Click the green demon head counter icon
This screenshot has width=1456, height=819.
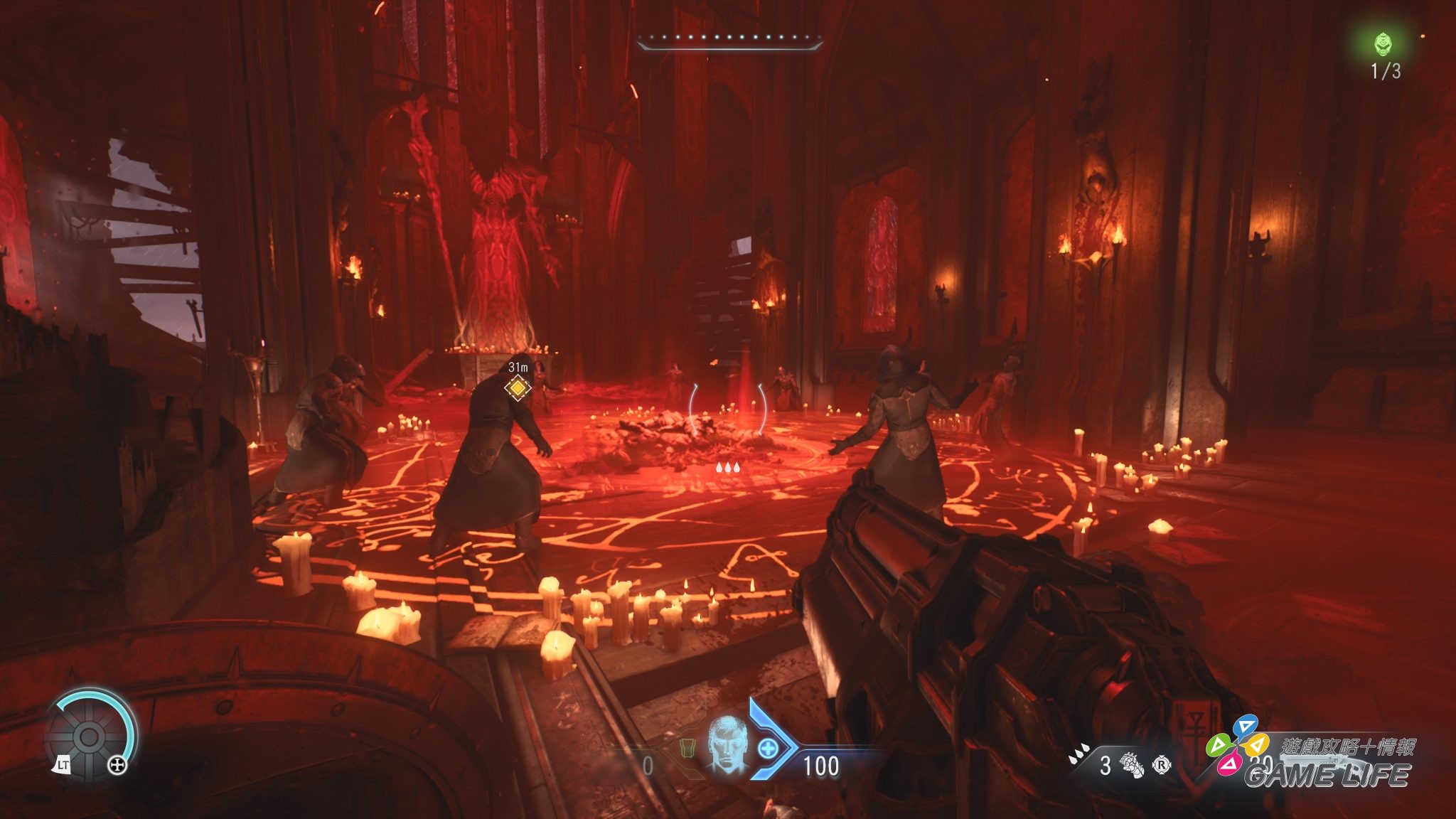click(x=1383, y=44)
